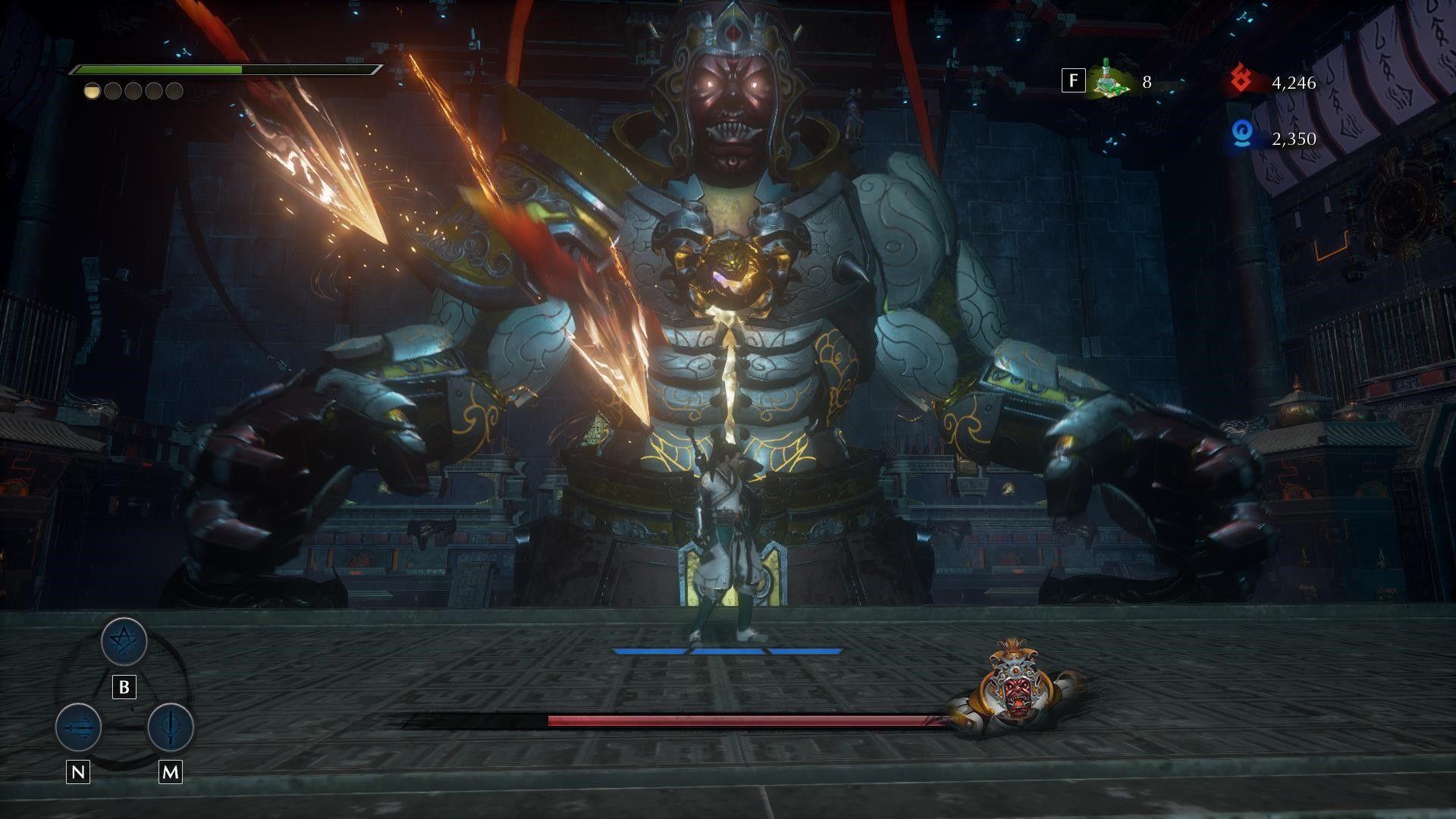Trigger the horizontal flying-sword skill
Viewport: 1456px width, 819px height.
click(x=79, y=726)
